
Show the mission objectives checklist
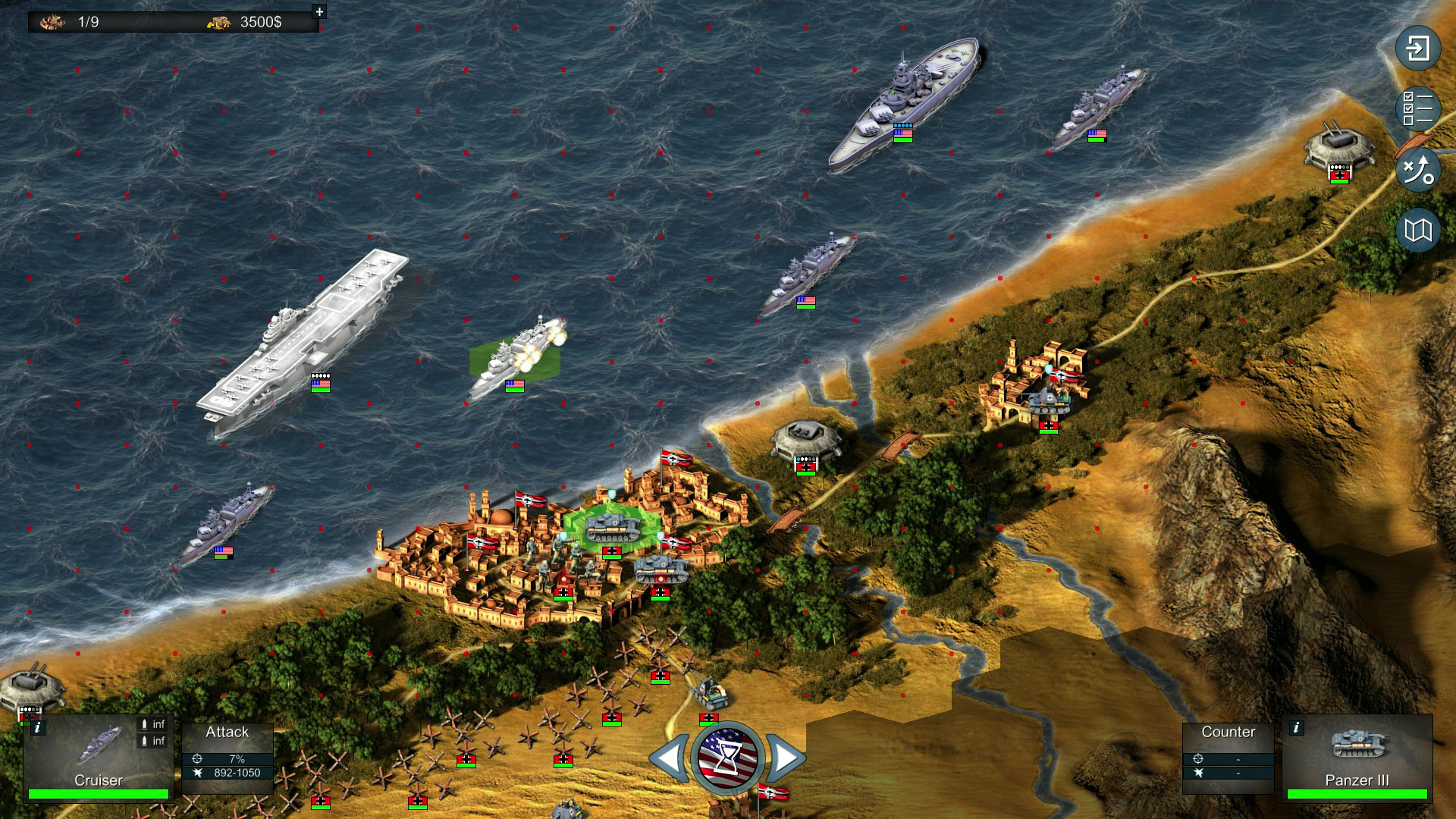[1417, 108]
